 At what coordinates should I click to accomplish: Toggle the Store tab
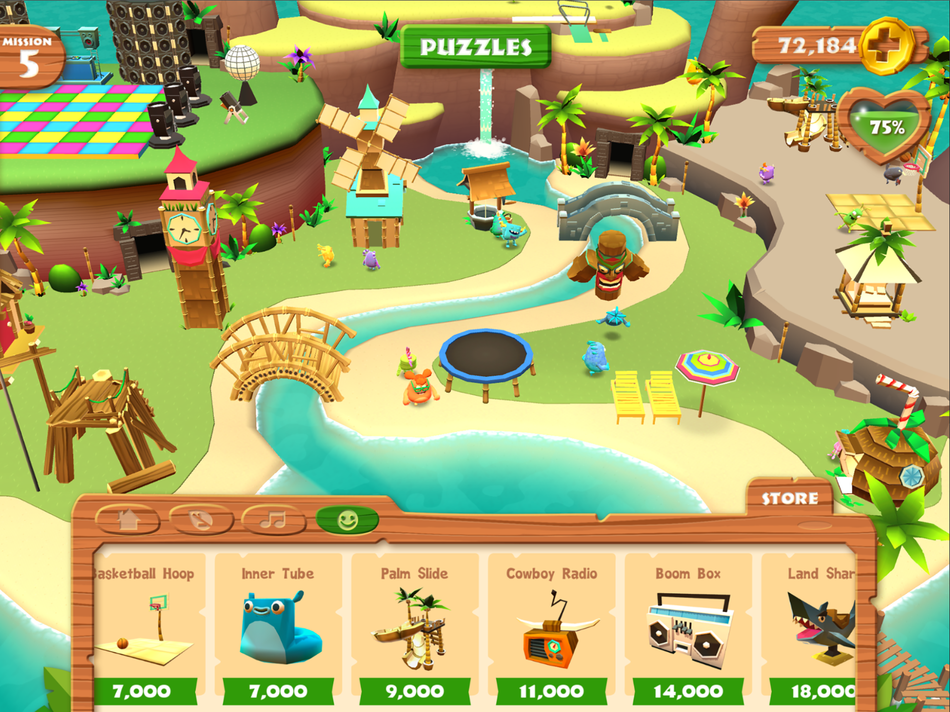coord(789,497)
